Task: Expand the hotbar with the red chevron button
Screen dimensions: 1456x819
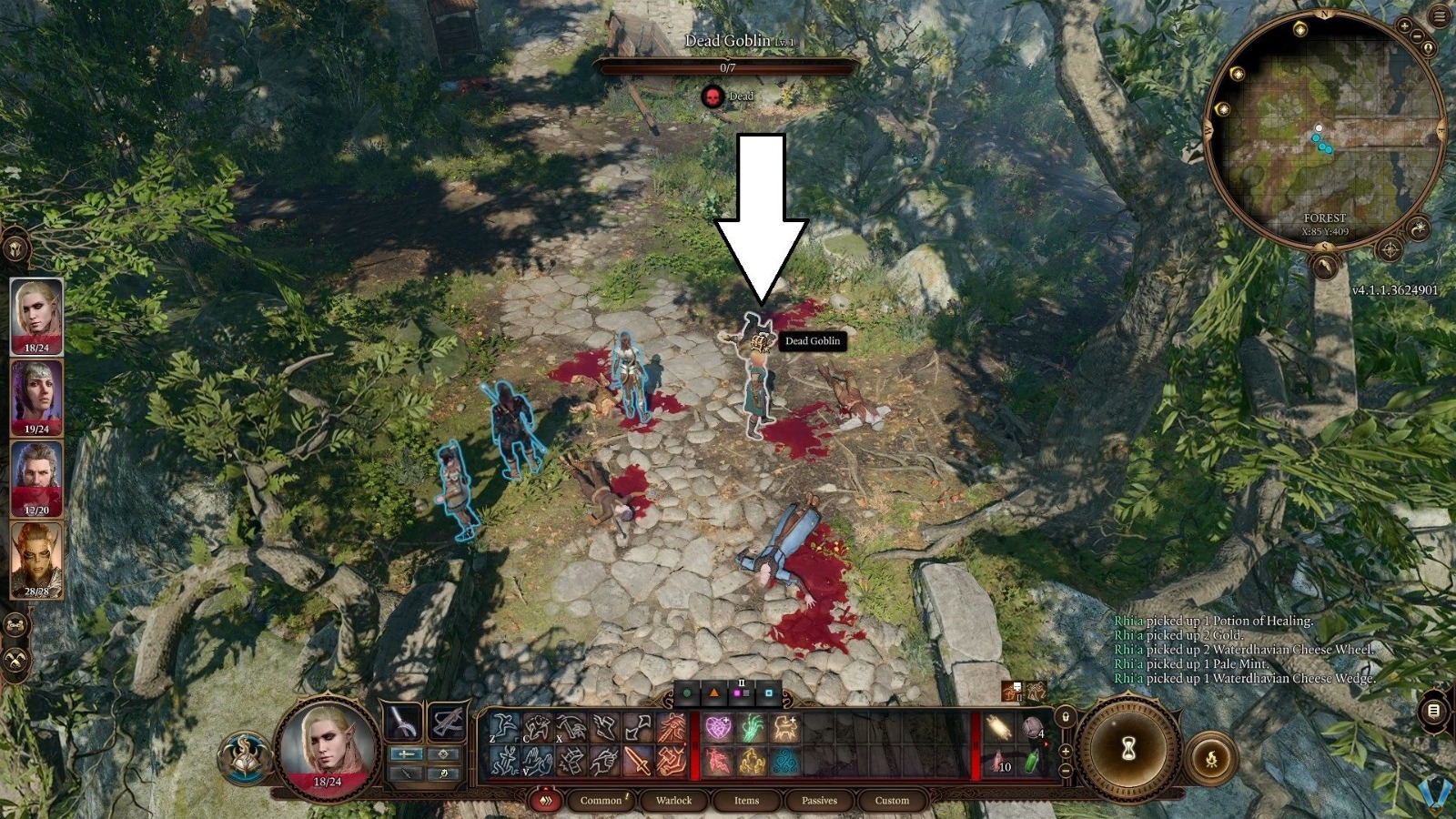Action: (546, 801)
